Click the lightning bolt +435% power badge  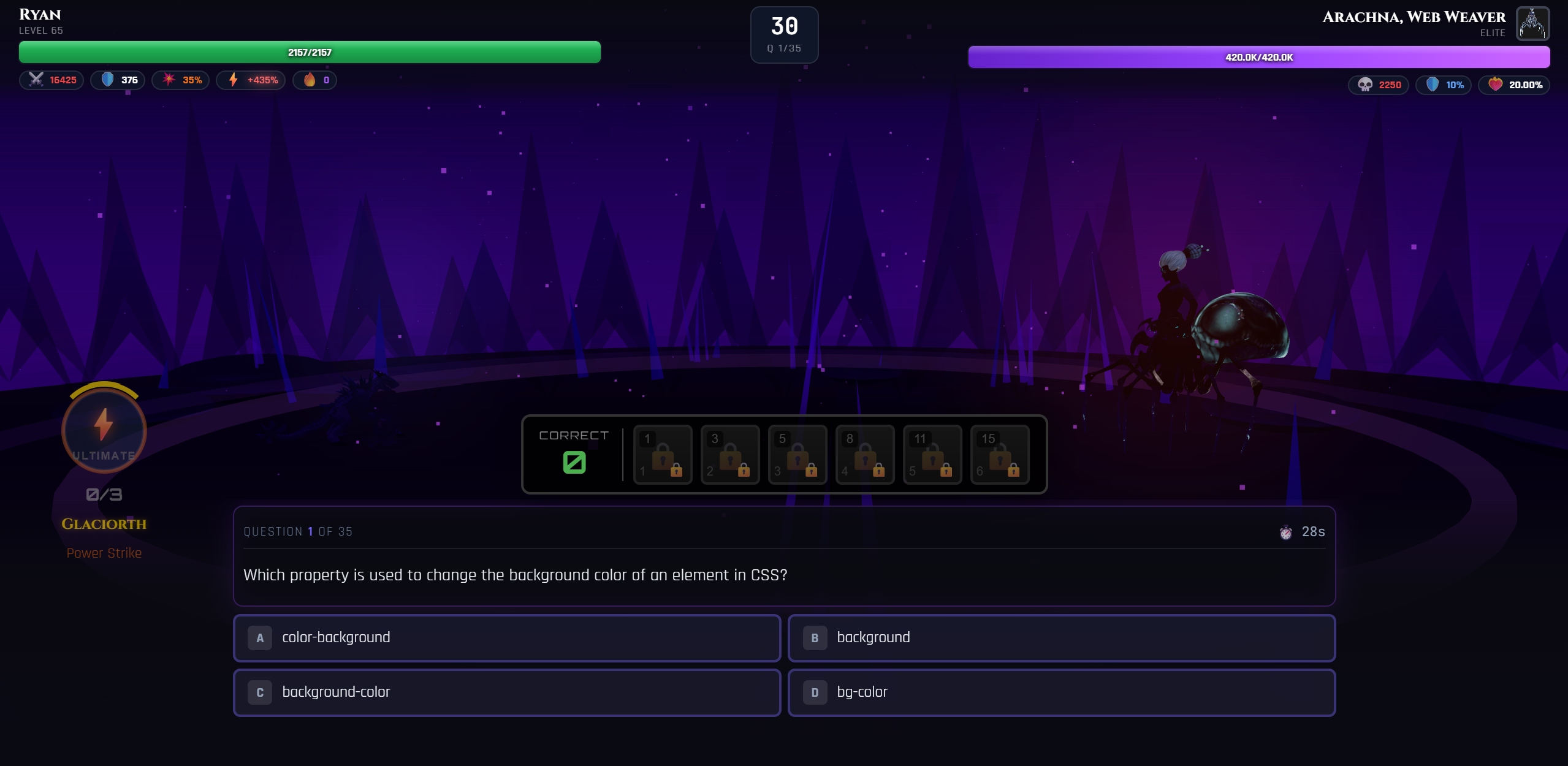tap(251, 80)
